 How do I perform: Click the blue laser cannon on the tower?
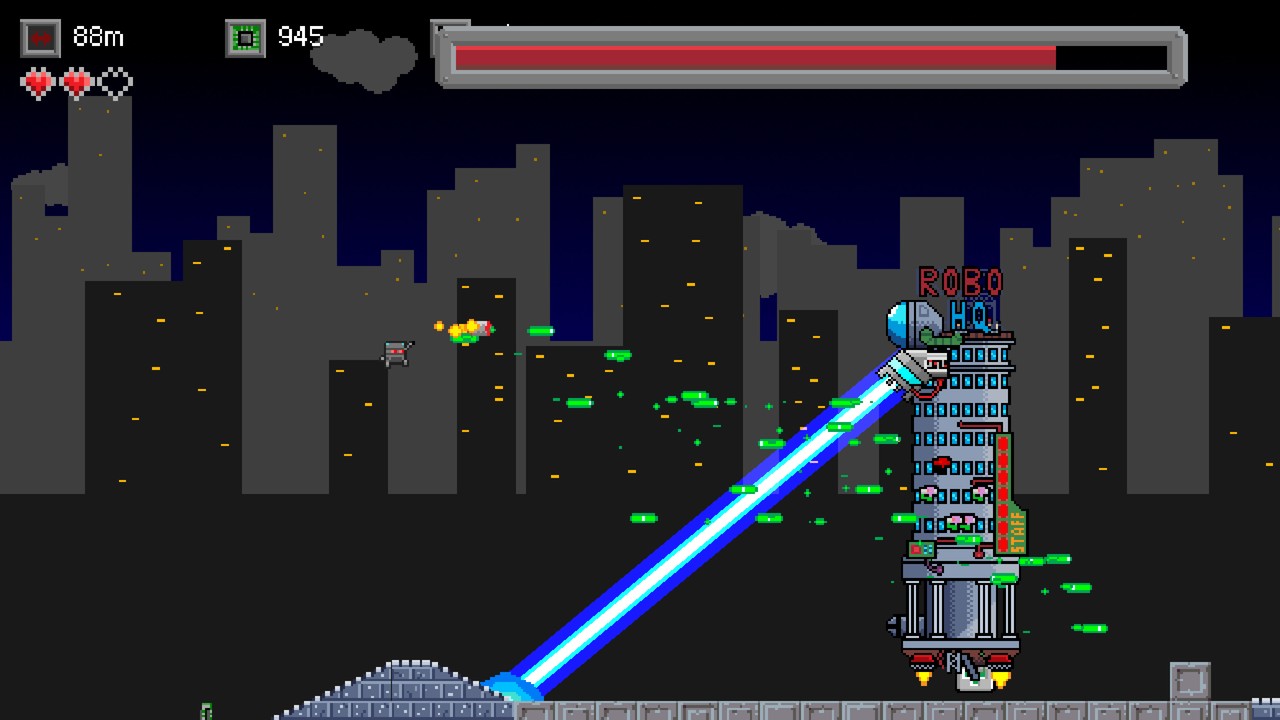(x=905, y=375)
